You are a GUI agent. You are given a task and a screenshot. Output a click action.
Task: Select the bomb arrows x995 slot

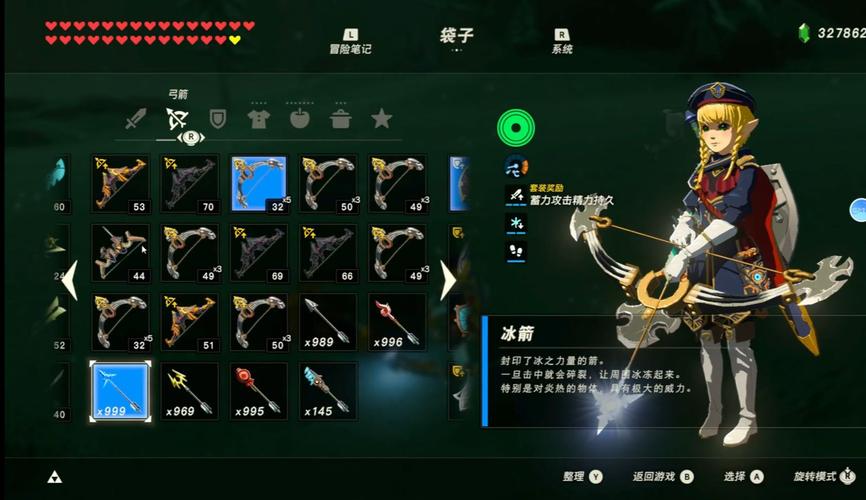tap(259, 391)
